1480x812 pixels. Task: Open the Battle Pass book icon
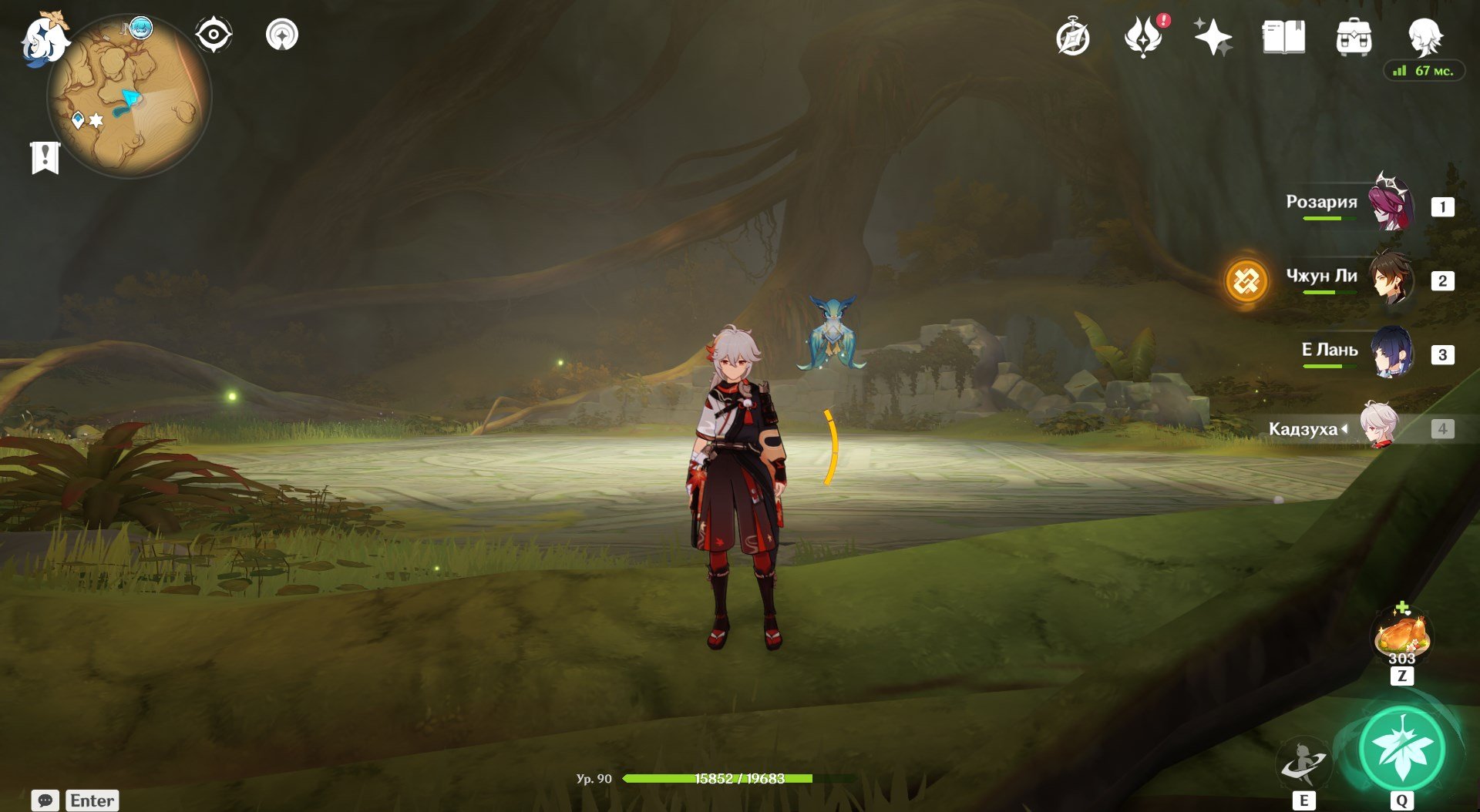pyautogui.click(x=1283, y=37)
